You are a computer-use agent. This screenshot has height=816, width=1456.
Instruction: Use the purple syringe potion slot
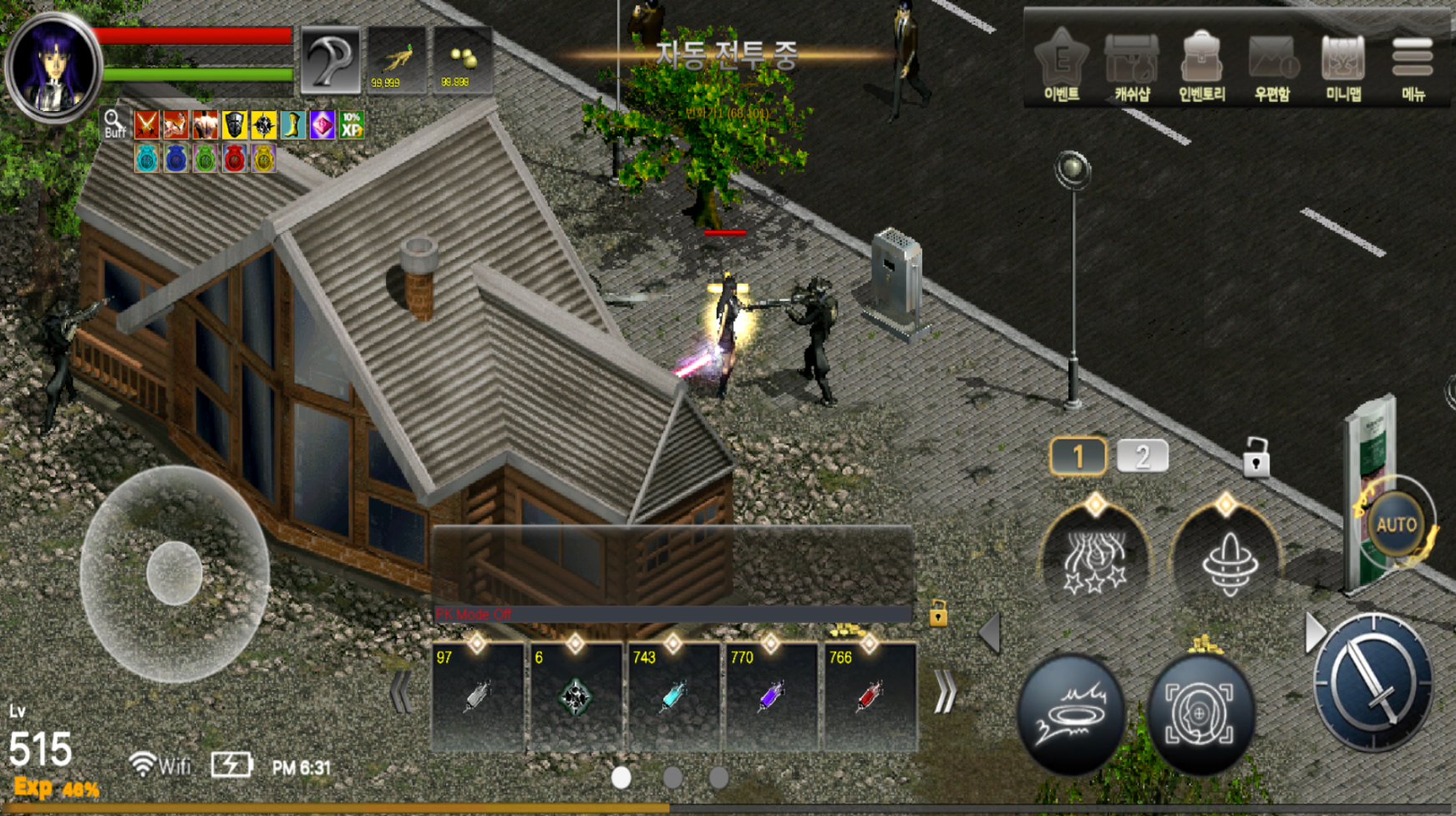point(771,696)
